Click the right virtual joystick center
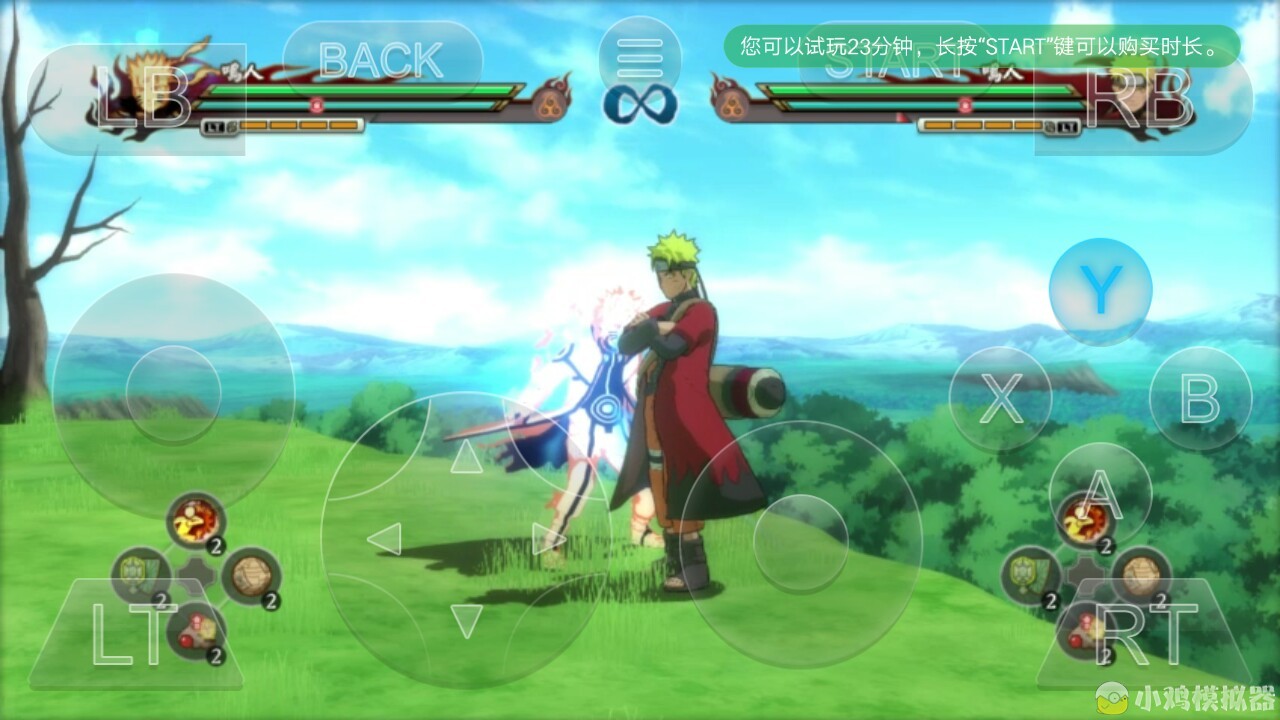The width and height of the screenshot is (1280, 720). [x=800, y=542]
